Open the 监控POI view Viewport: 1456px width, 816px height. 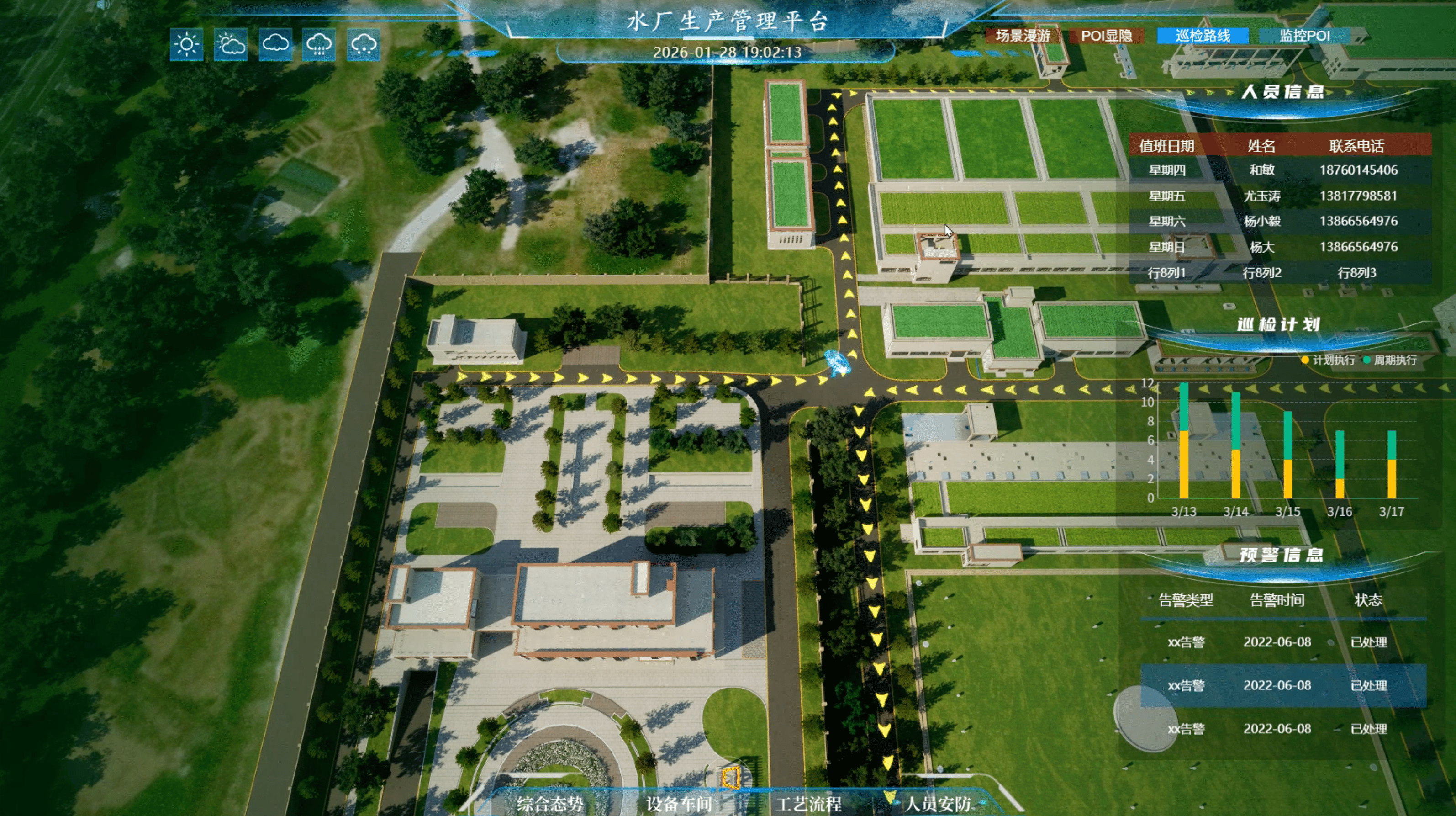[1304, 36]
